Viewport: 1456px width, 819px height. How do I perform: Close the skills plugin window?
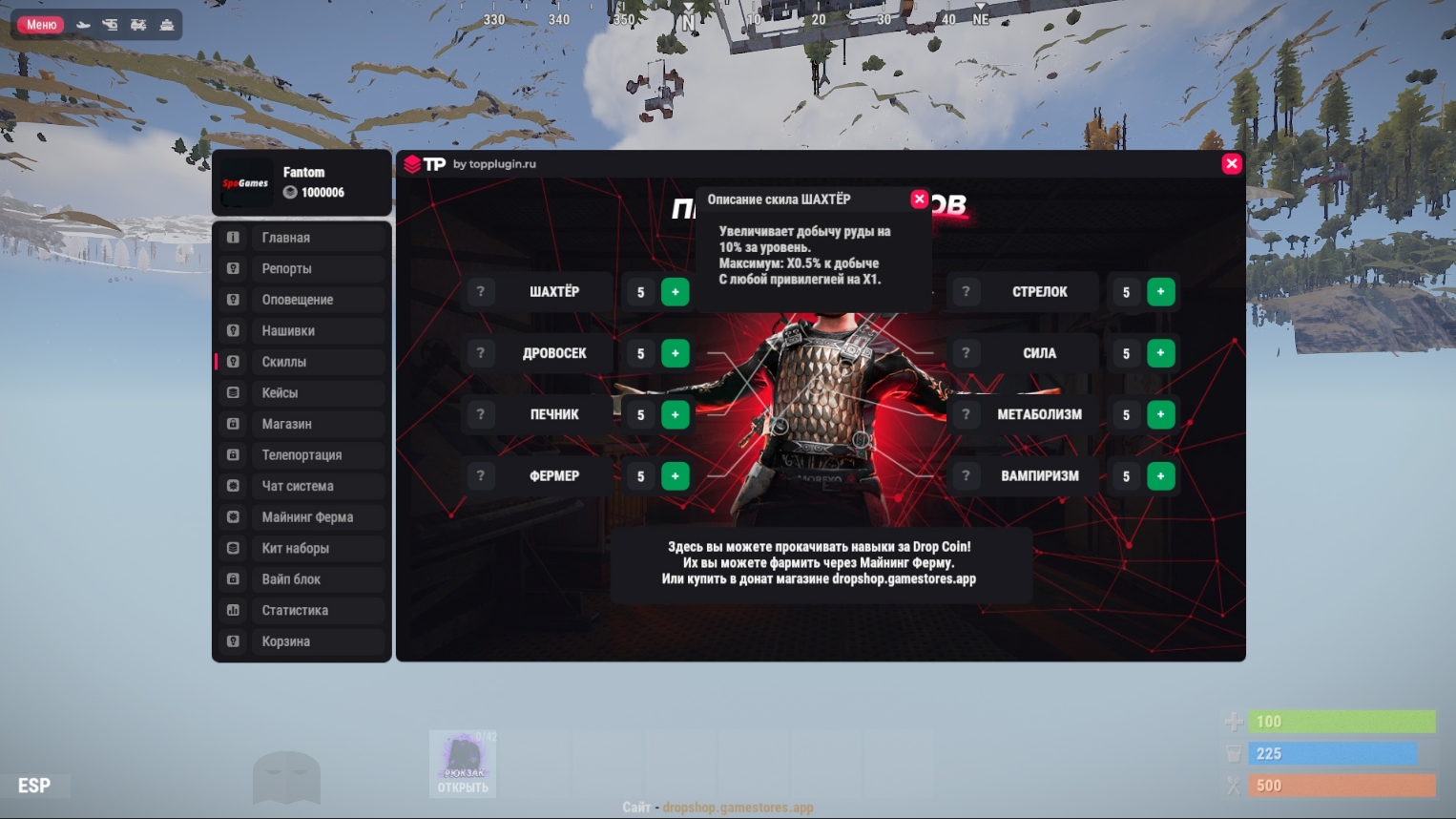click(1232, 164)
